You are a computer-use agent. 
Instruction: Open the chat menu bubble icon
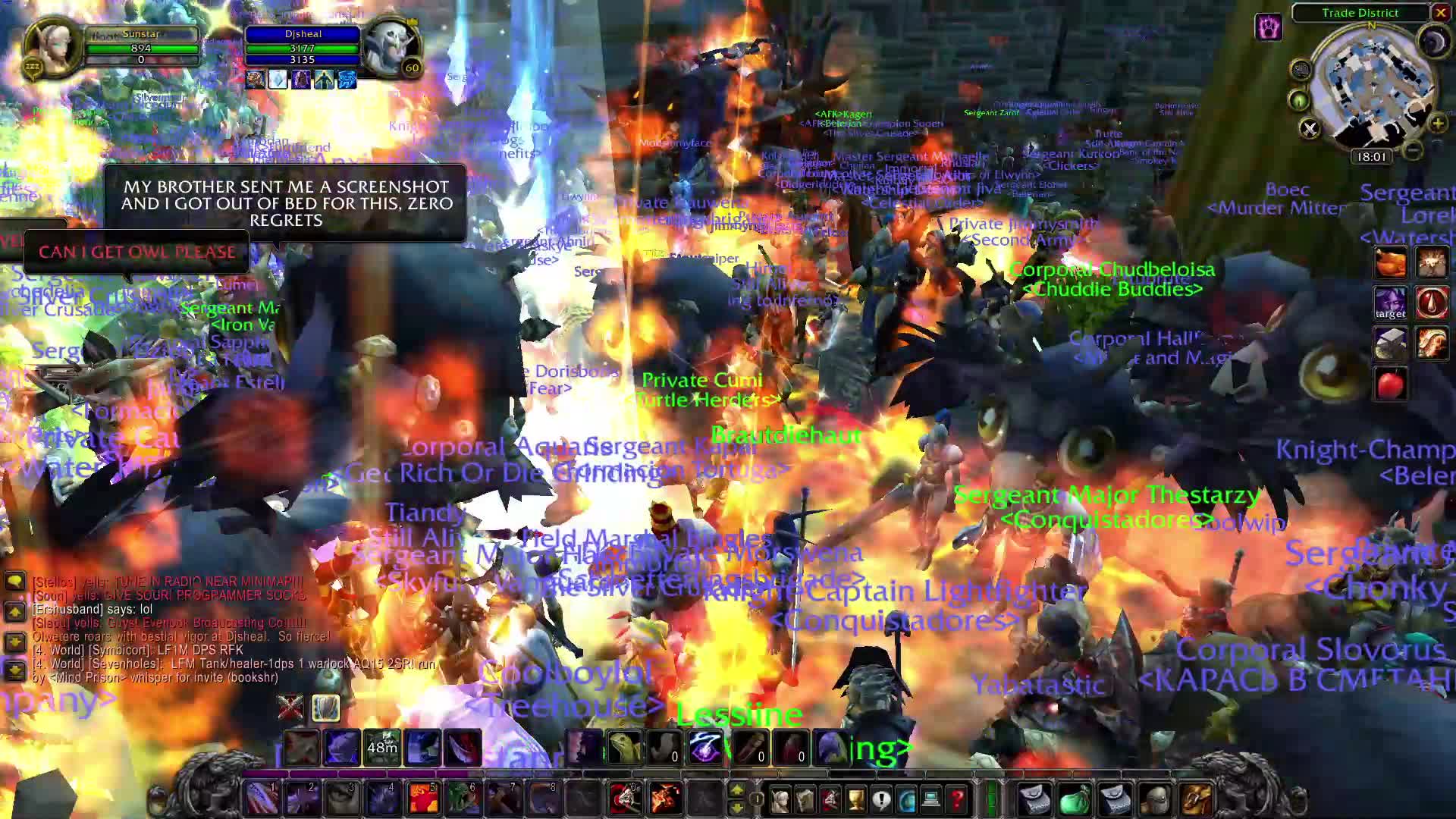point(14,581)
